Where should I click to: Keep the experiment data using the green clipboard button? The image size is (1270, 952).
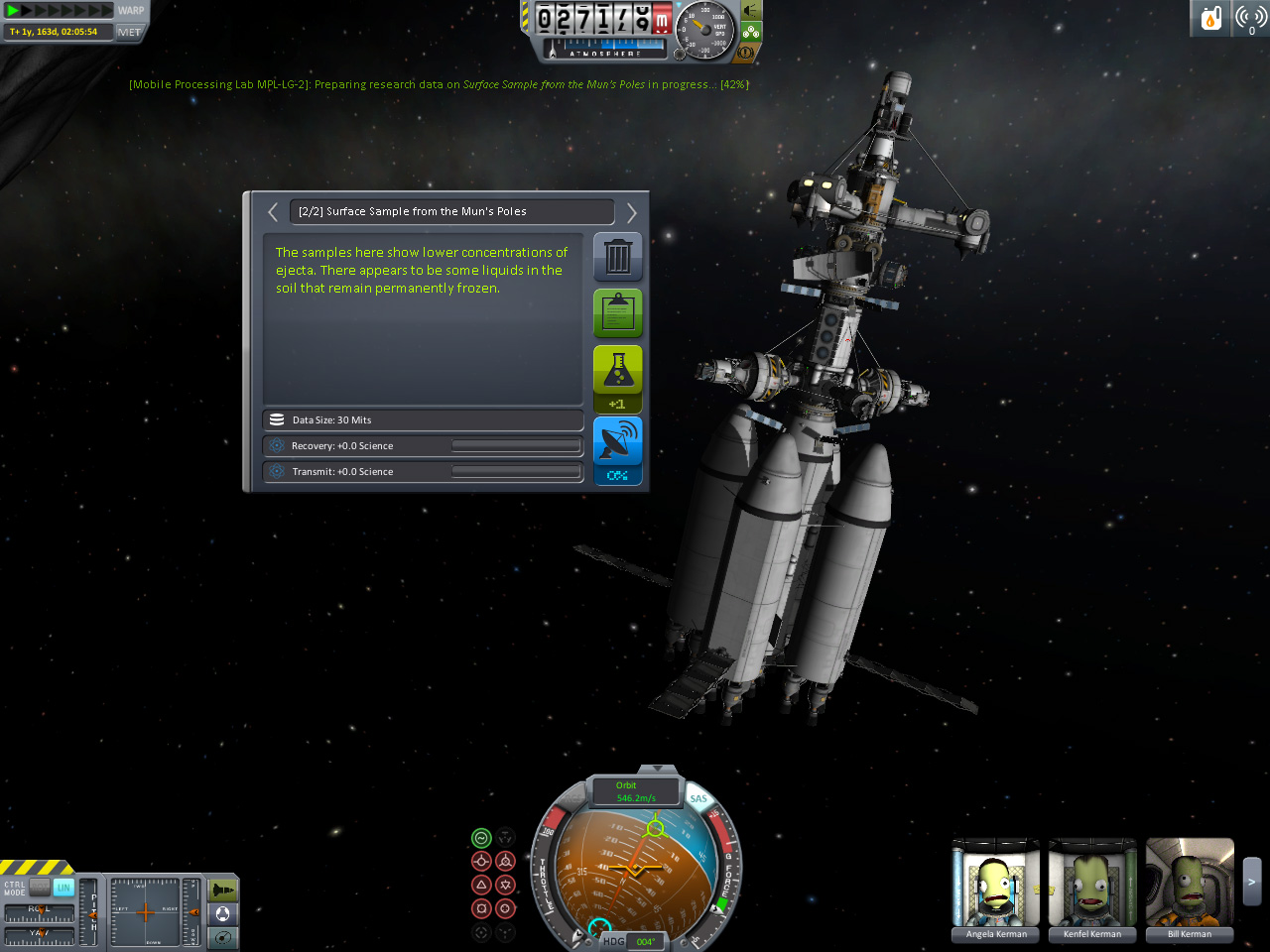pos(617,312)
